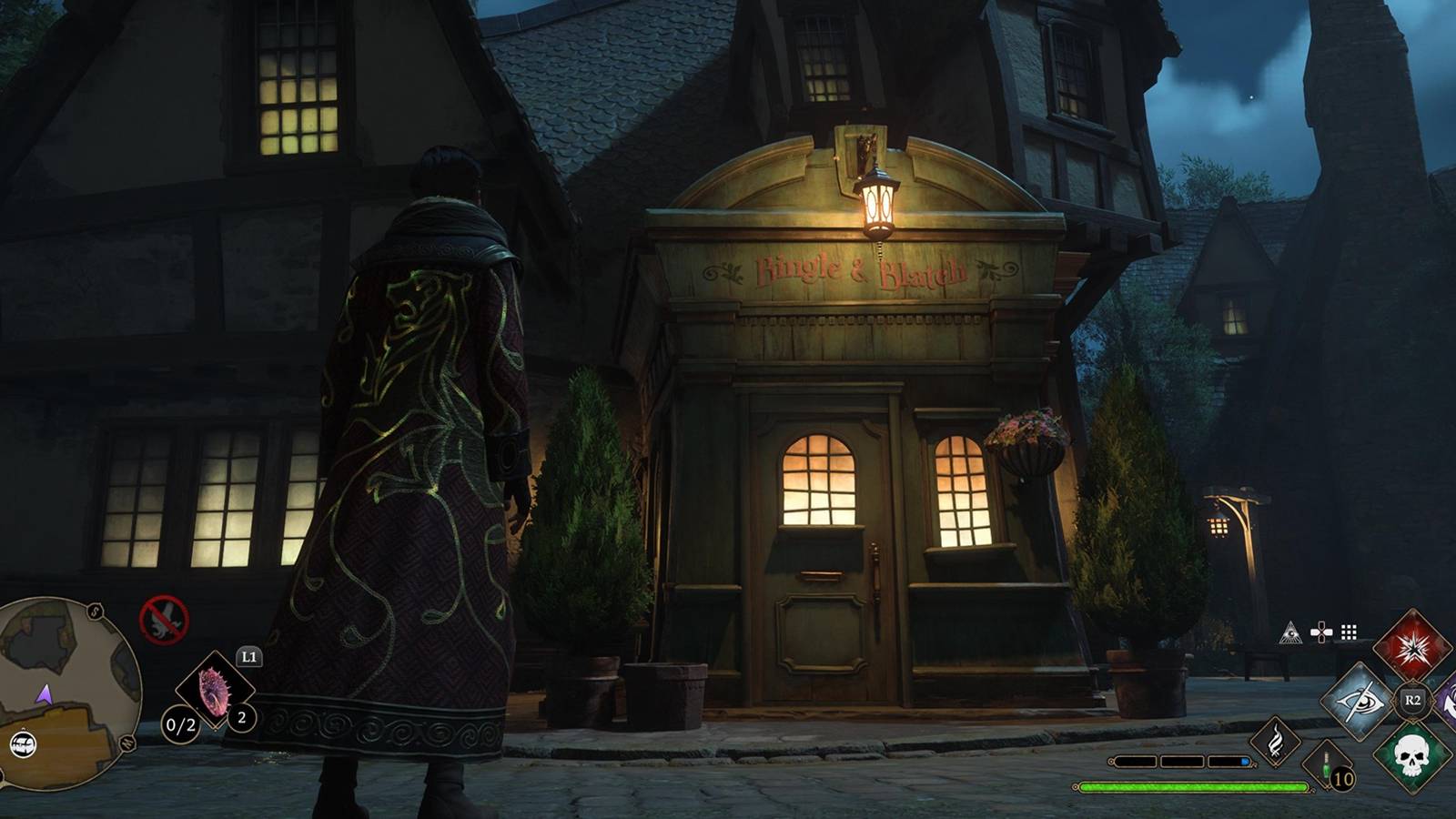
Task: Click the D-pad indicator icon
Action: [x=1321, y=631]
